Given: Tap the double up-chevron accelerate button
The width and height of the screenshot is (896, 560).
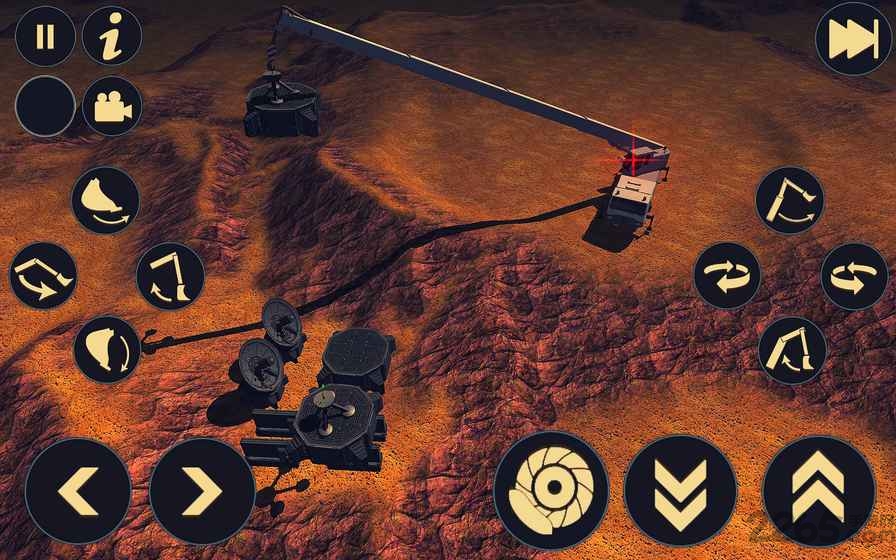Looking at the screenshot, I should pos(818,491).
